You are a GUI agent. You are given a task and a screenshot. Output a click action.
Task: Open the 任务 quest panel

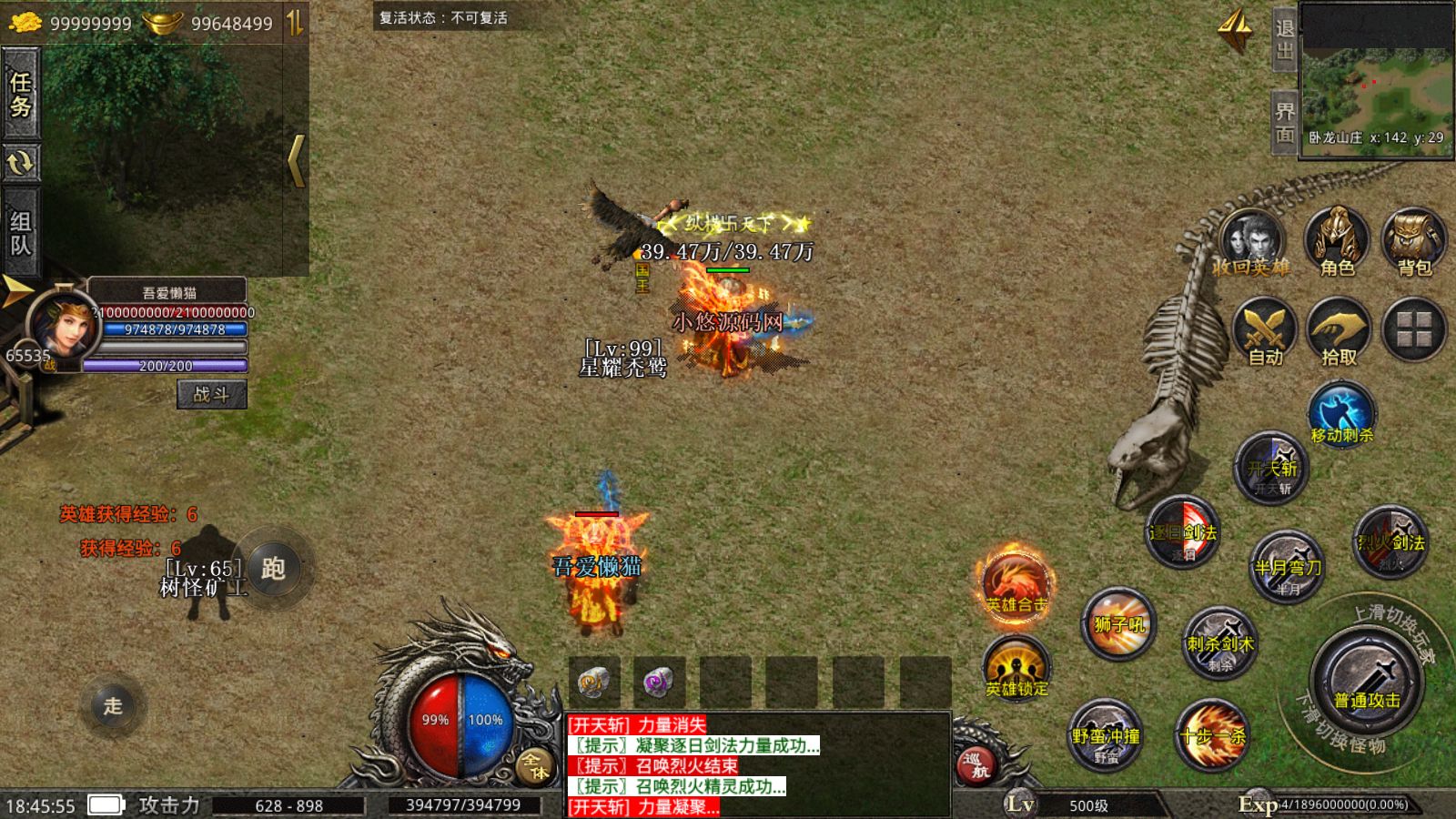point(21,94)
